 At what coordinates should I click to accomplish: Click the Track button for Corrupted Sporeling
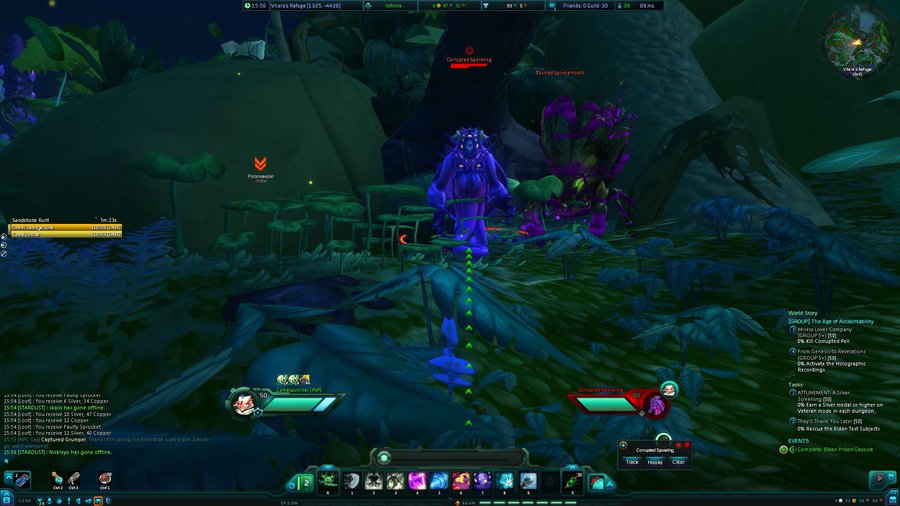[x=632, y=462]
